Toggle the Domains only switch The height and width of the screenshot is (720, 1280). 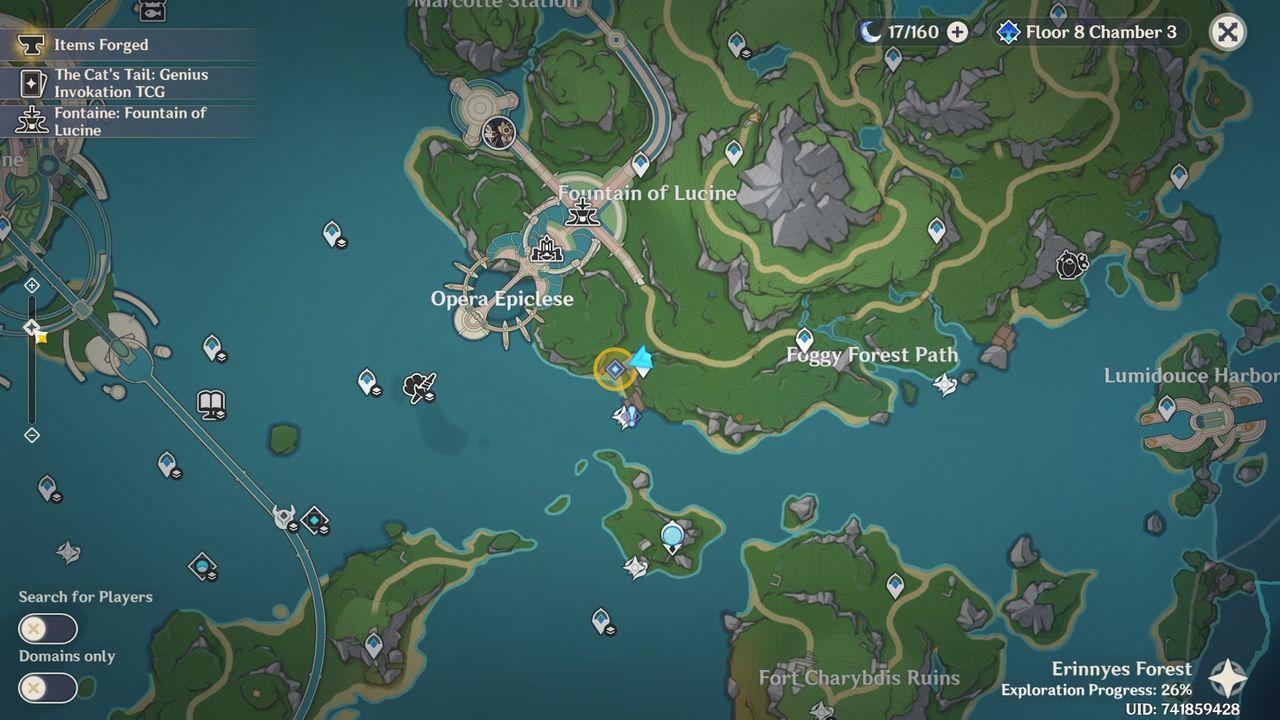click(47, 688)
